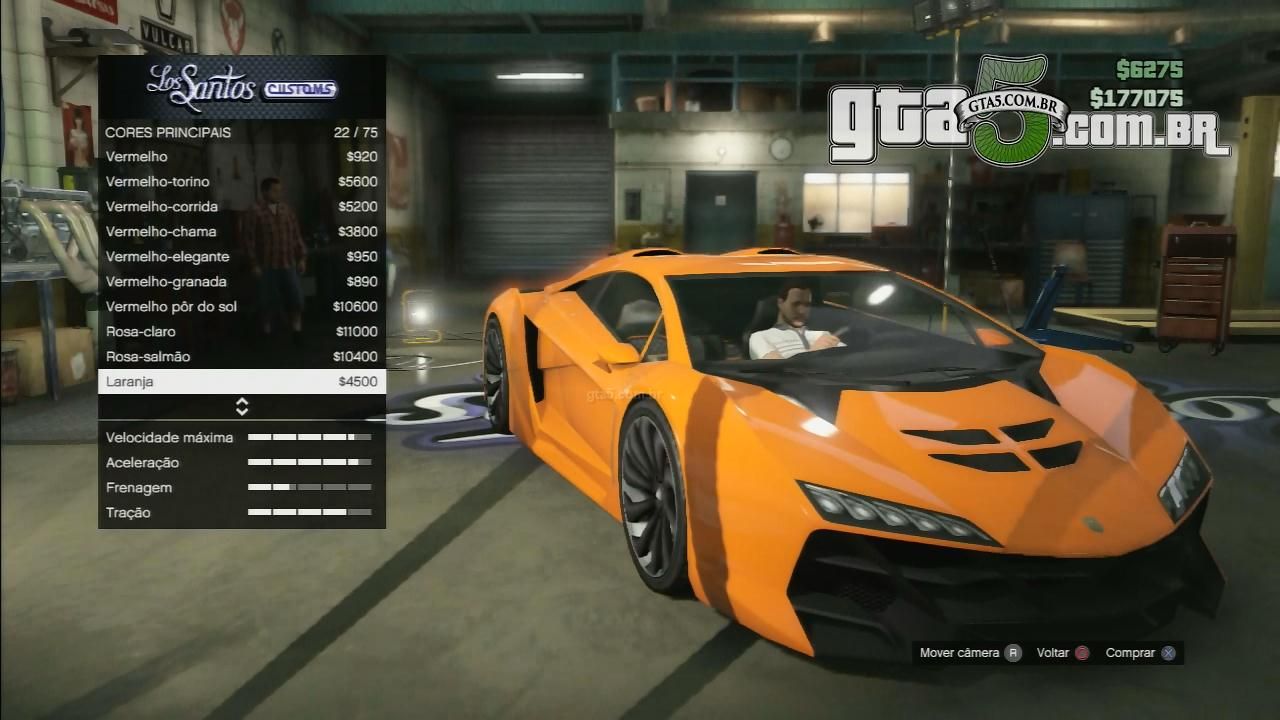Select Vermelho-granada color entry
Viewport: 1280px width, 720px height.
[241, 282]
